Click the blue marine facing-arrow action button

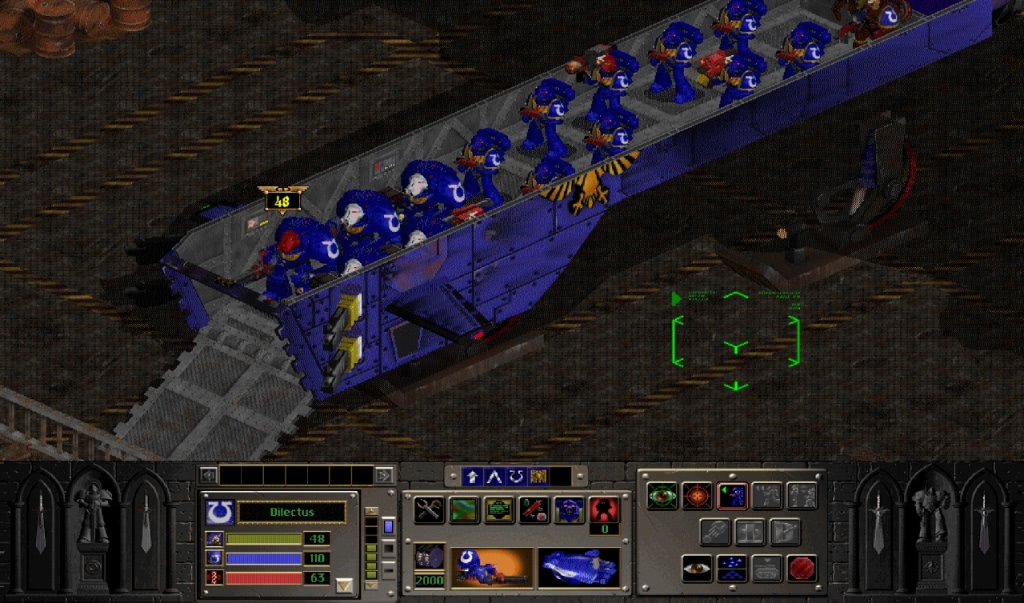732,495
